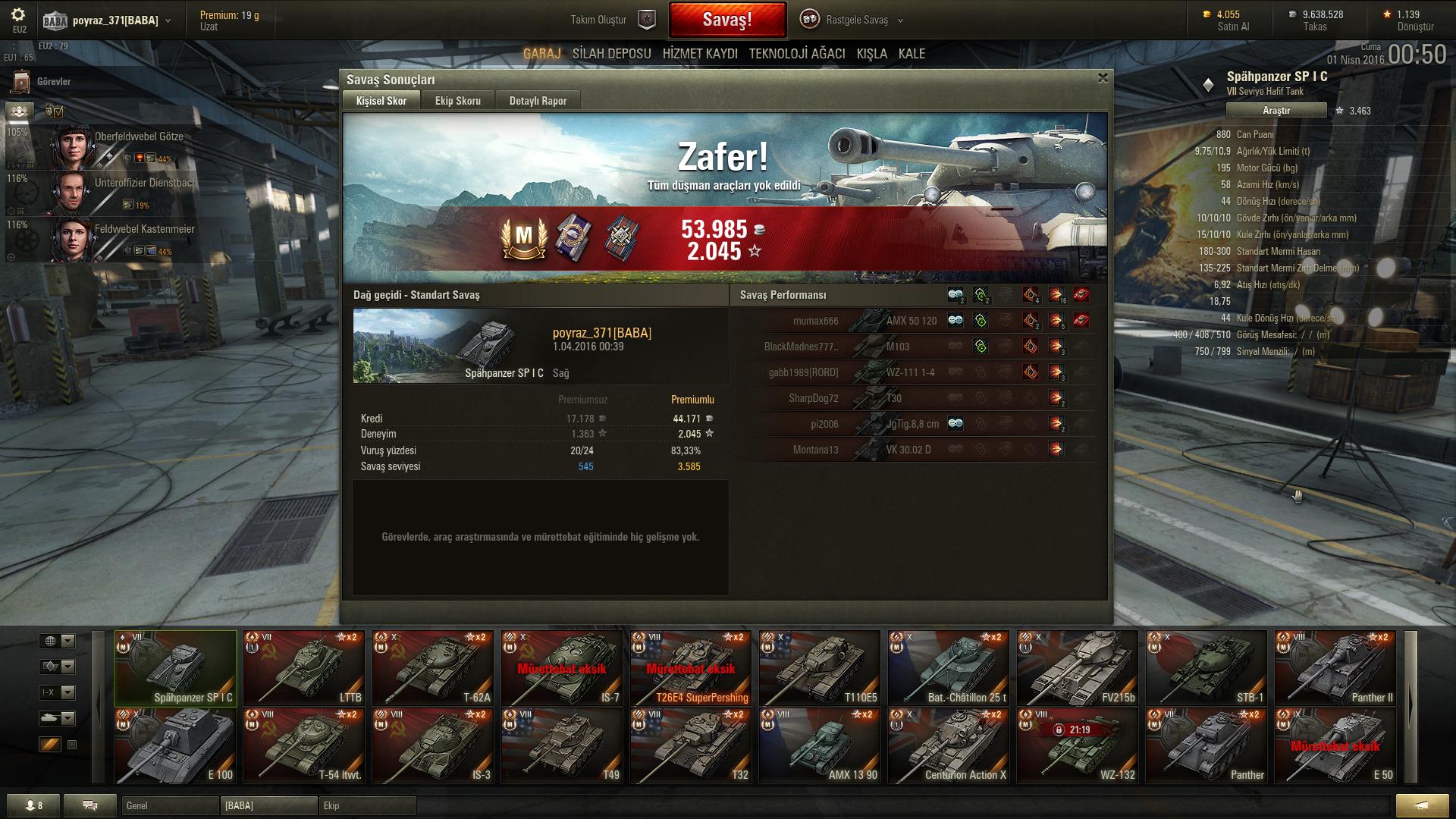This screenshot has width=1456, height=819.
Task: Go to HİZMET KAYDI
Action: [700, 54]
